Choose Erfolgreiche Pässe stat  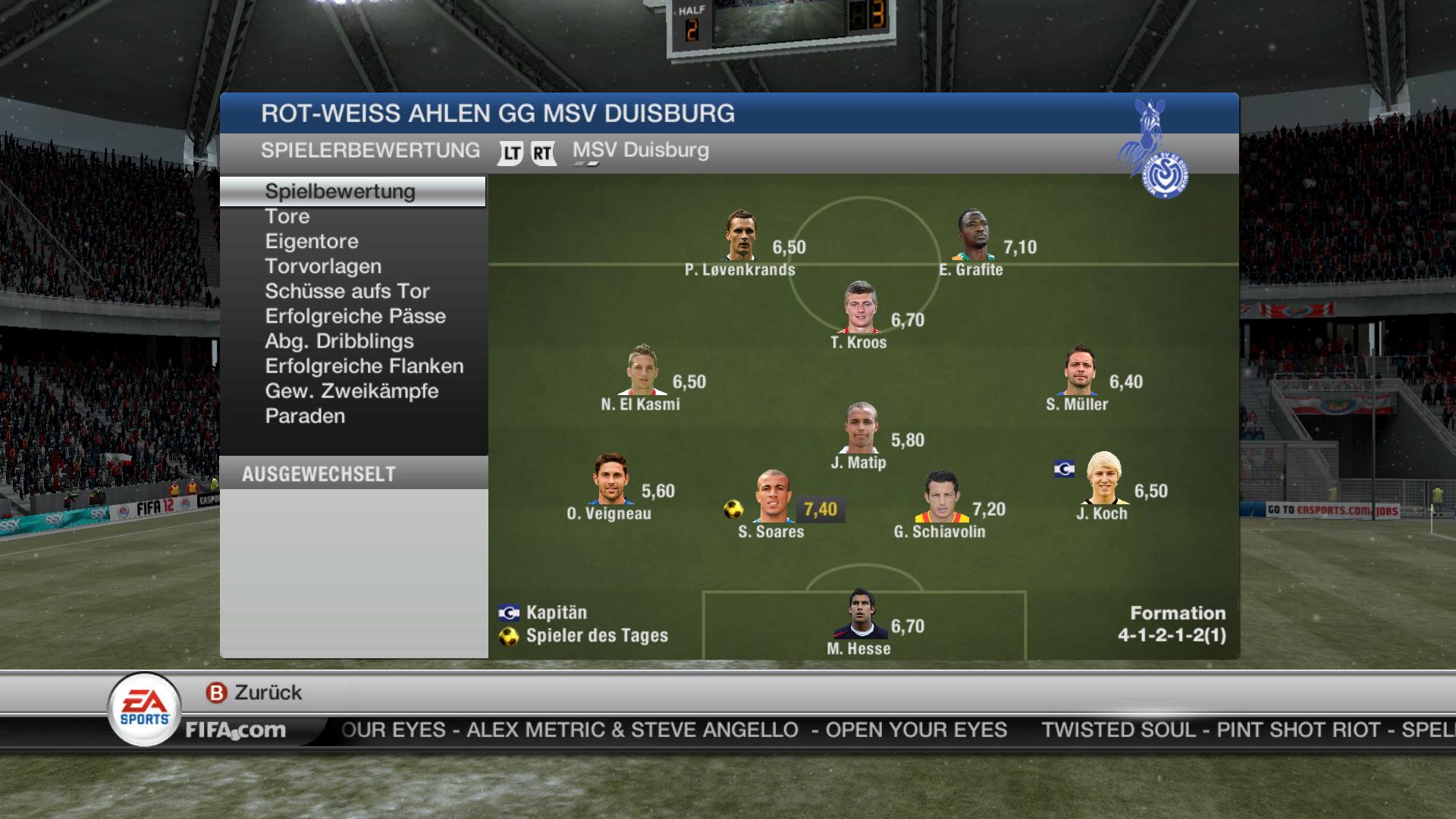(x=355, y=316)
